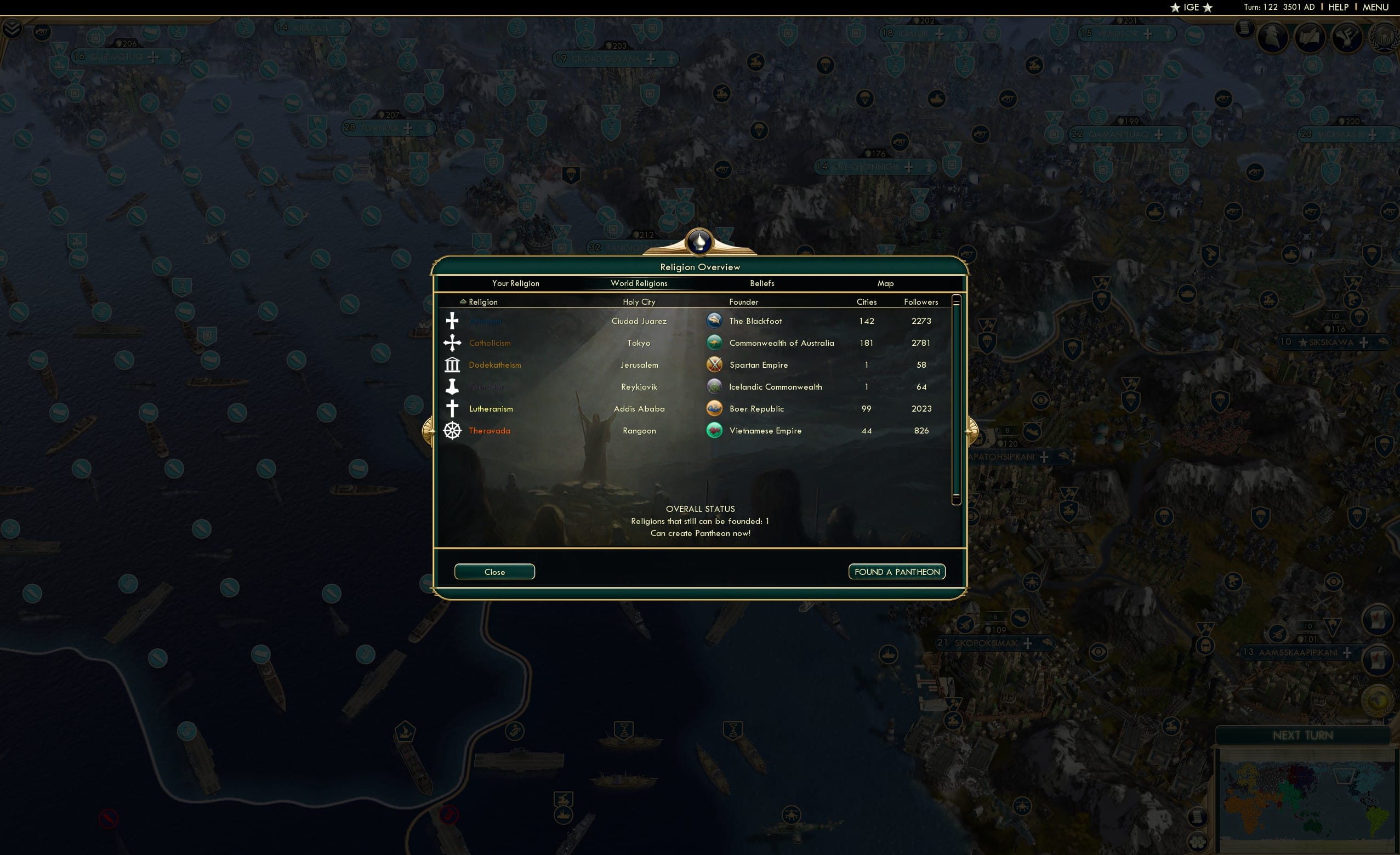Open the Espionage spy overview icon
Viewport: 1400px width, 855px height.
[x=1272, y=38]
